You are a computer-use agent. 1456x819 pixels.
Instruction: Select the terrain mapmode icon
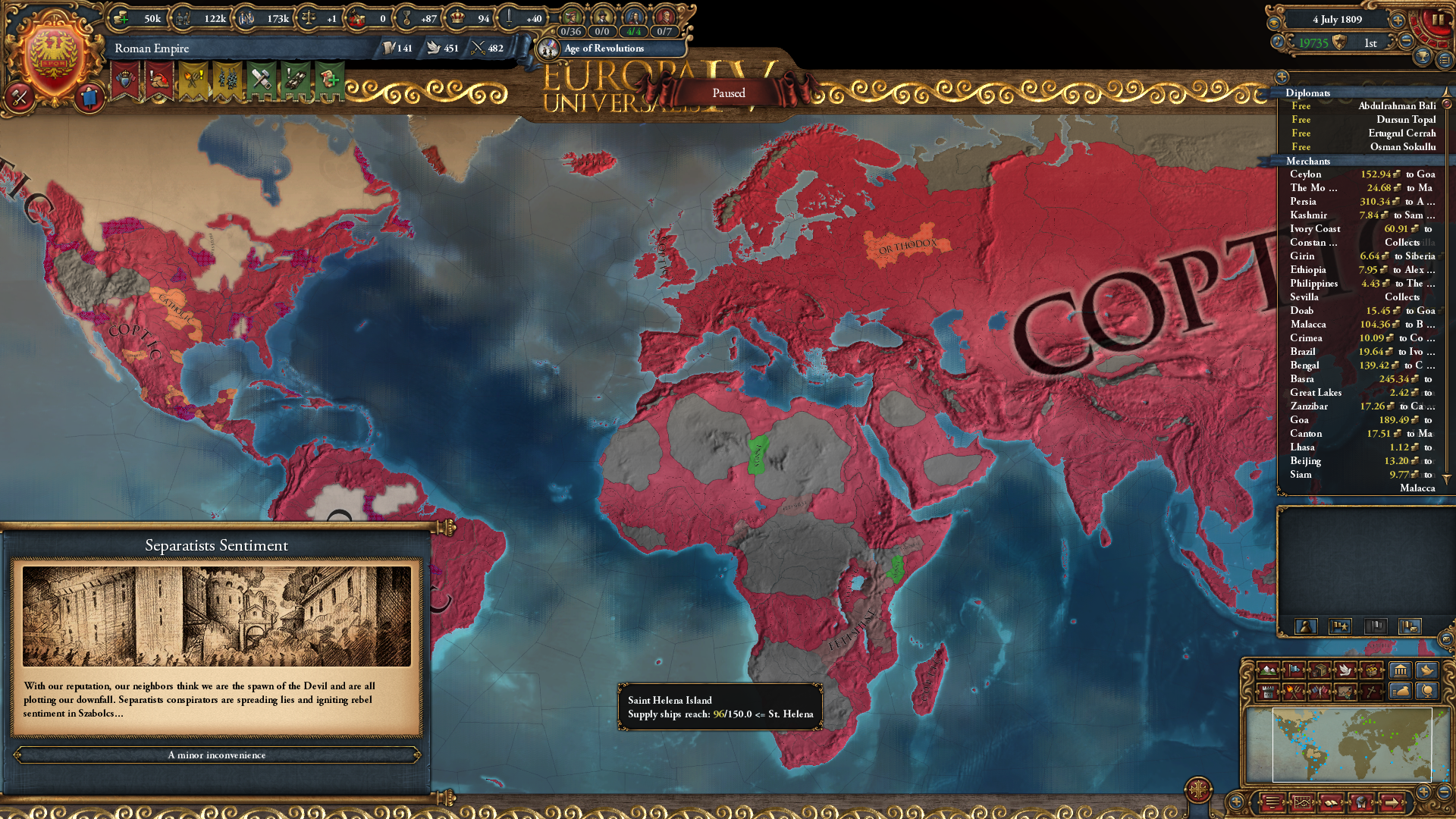1268,670
